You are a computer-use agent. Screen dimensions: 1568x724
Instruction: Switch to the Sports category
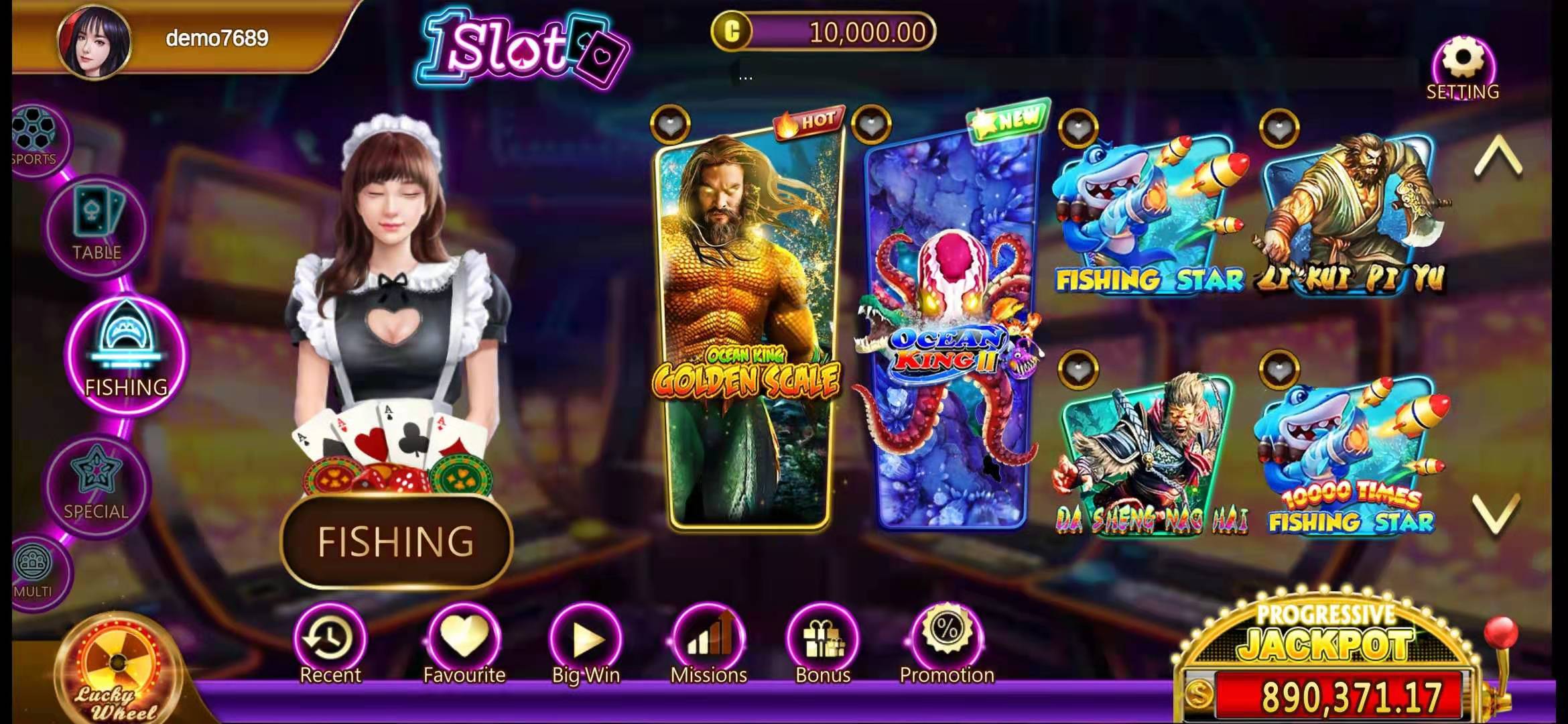point(34,139)
